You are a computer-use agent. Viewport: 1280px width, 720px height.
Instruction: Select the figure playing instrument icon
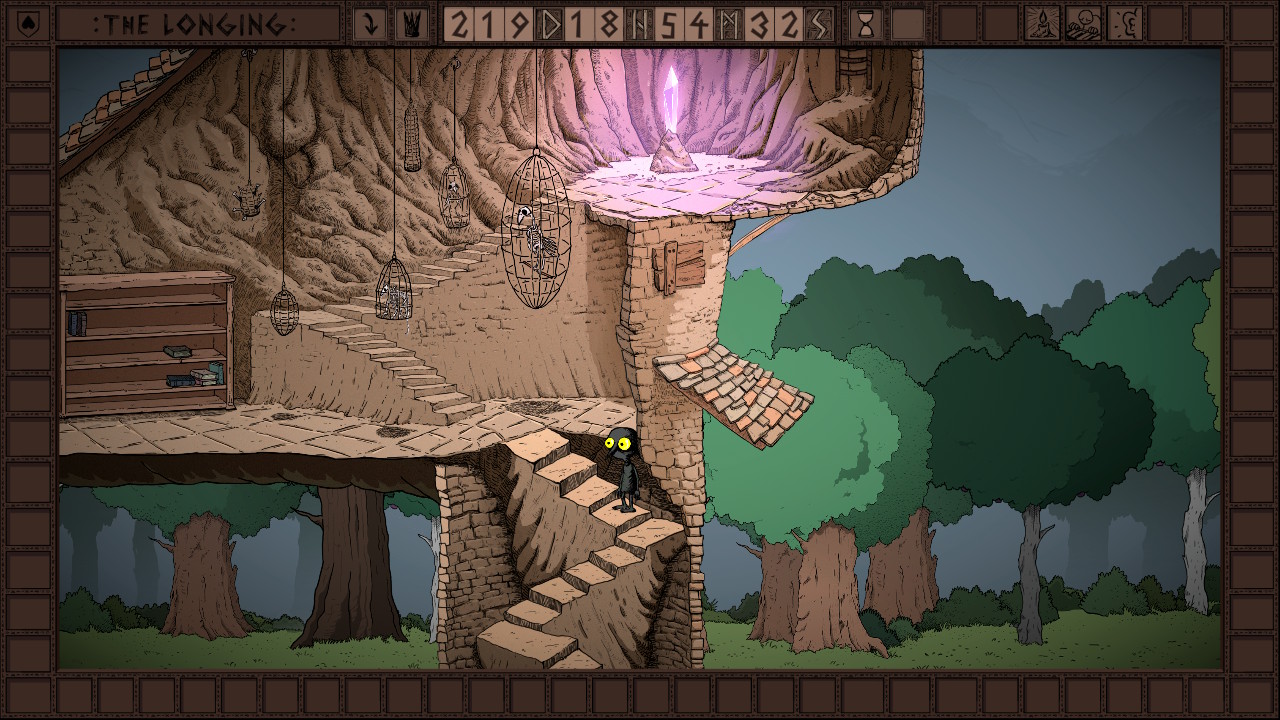click(x=1083, y=24)
